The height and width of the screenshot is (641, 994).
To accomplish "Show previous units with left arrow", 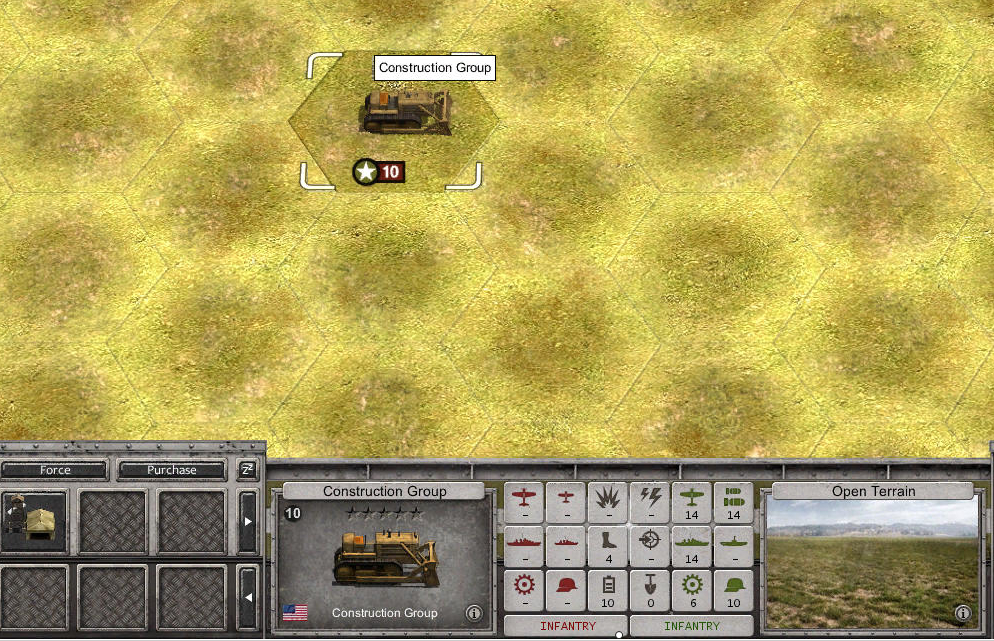I will [248, 597].
